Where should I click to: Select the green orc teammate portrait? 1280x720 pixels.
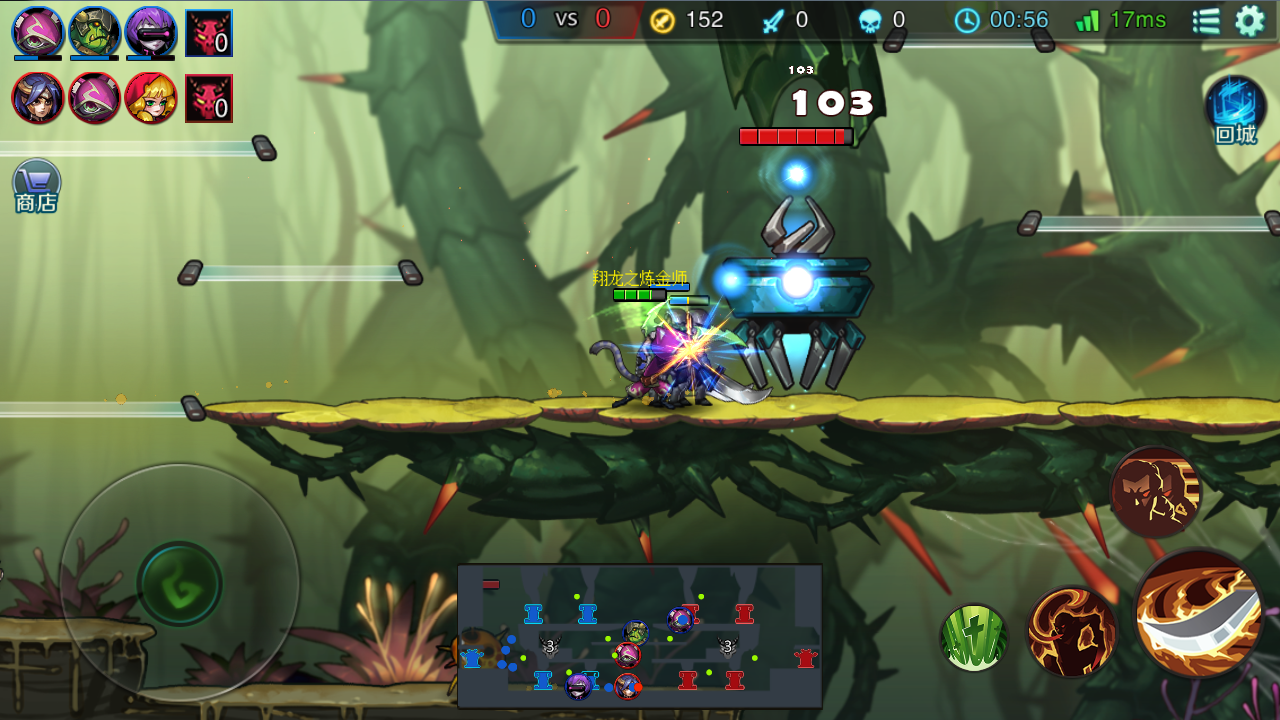95,32
